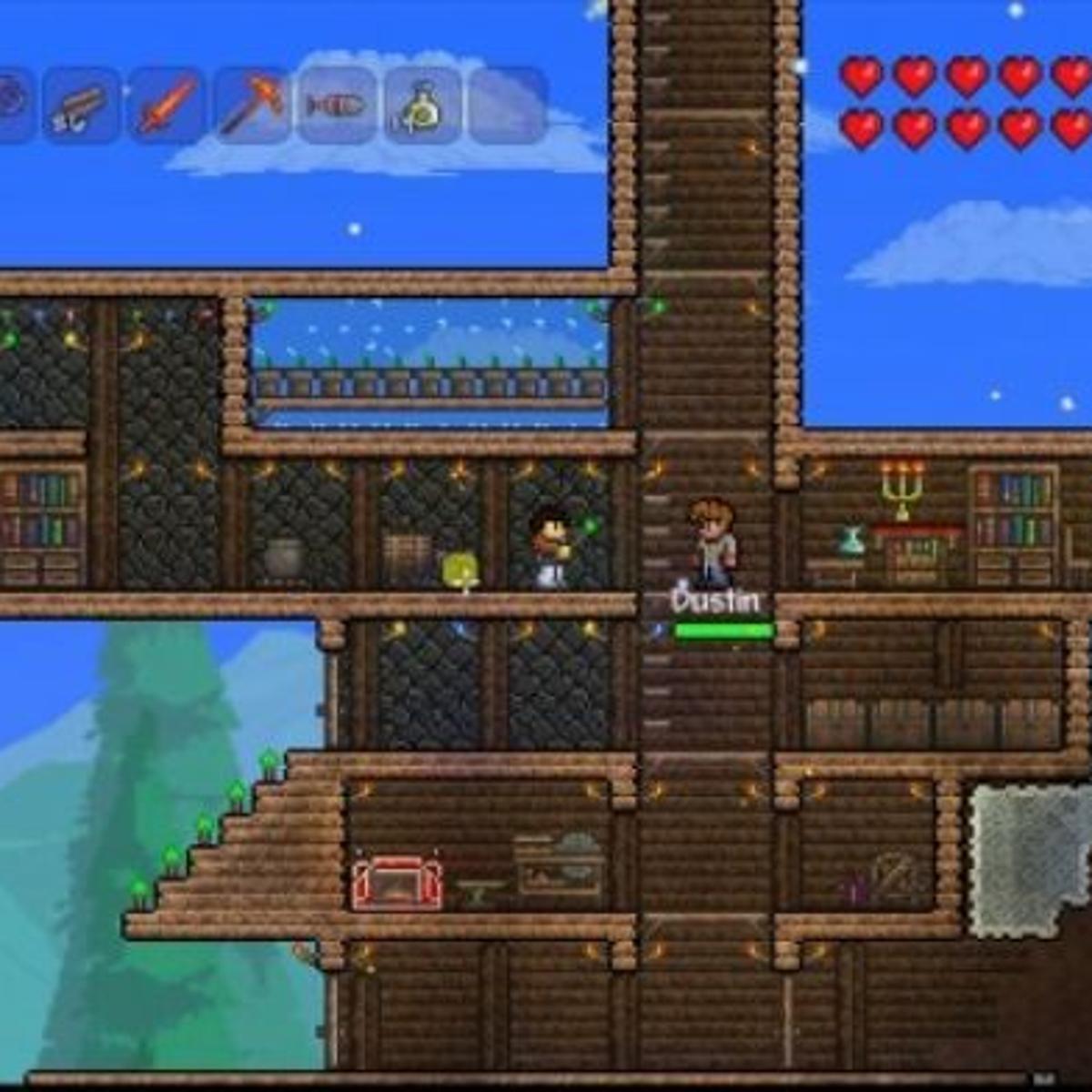Equip the fiery sword from the hotbar
The width and height of the screenshot is (1092, 1092).
167,106
